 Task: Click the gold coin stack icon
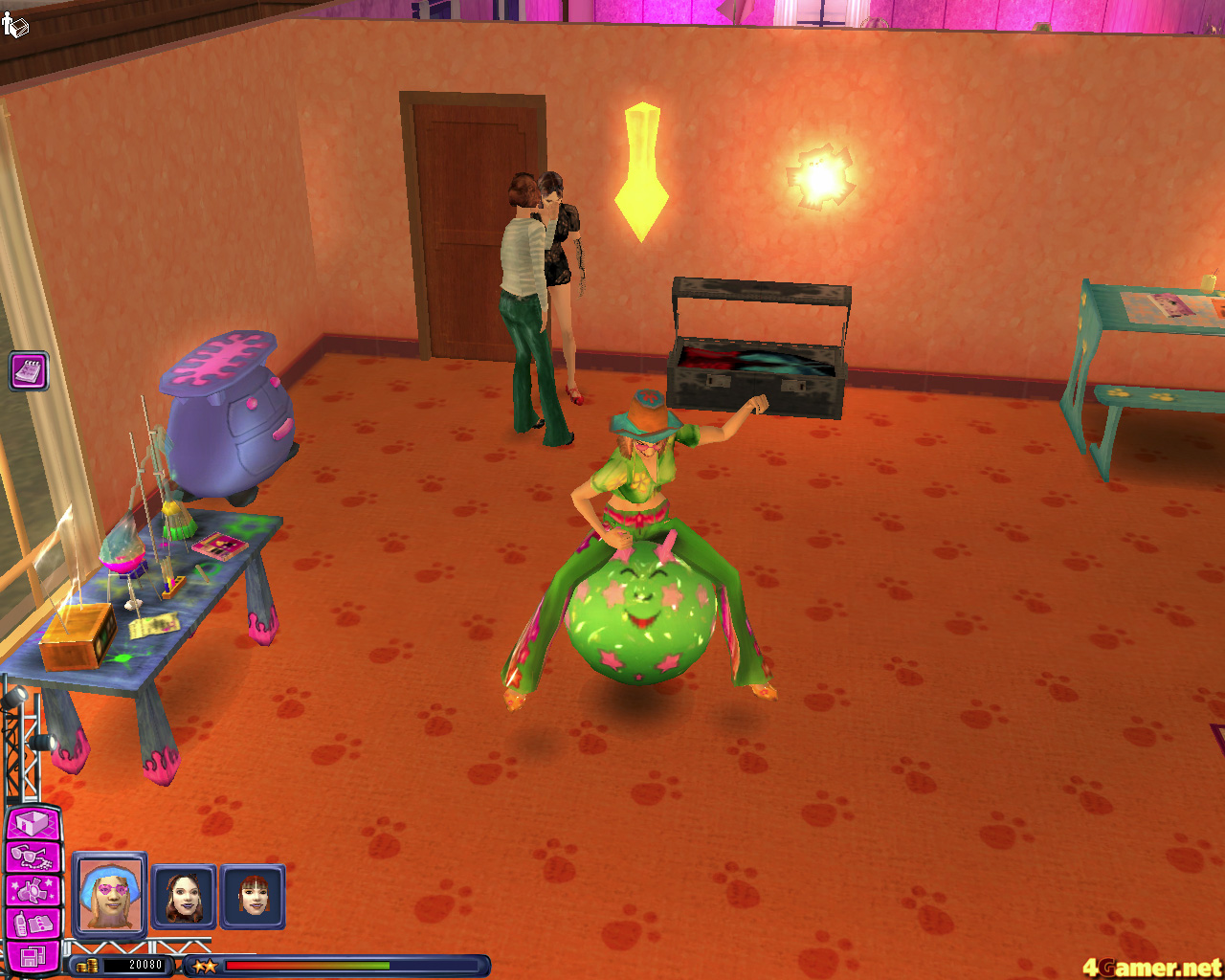pyautogui.click(x=88, y=965)
